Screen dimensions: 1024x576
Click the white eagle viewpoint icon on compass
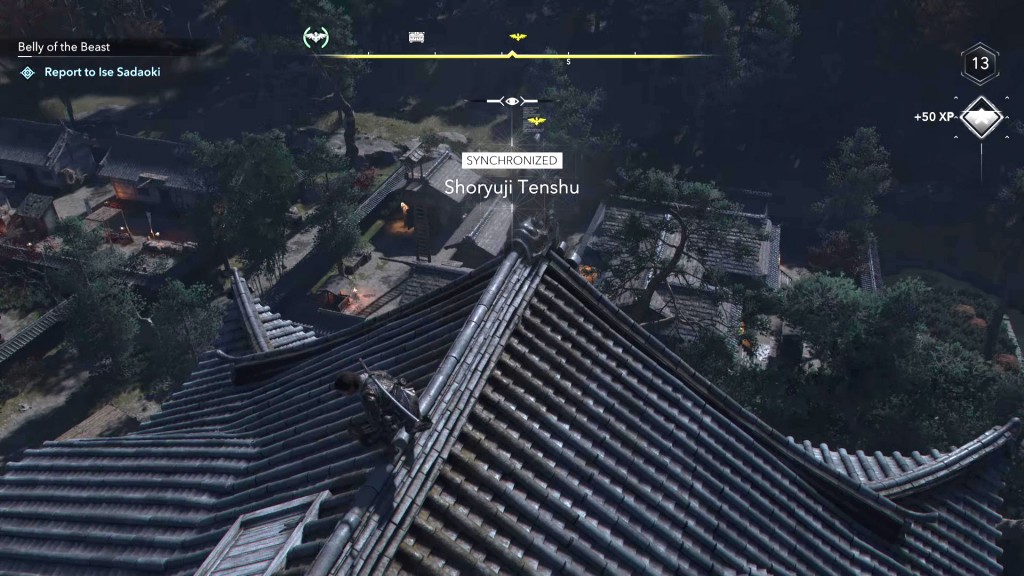tap(316, 38)
